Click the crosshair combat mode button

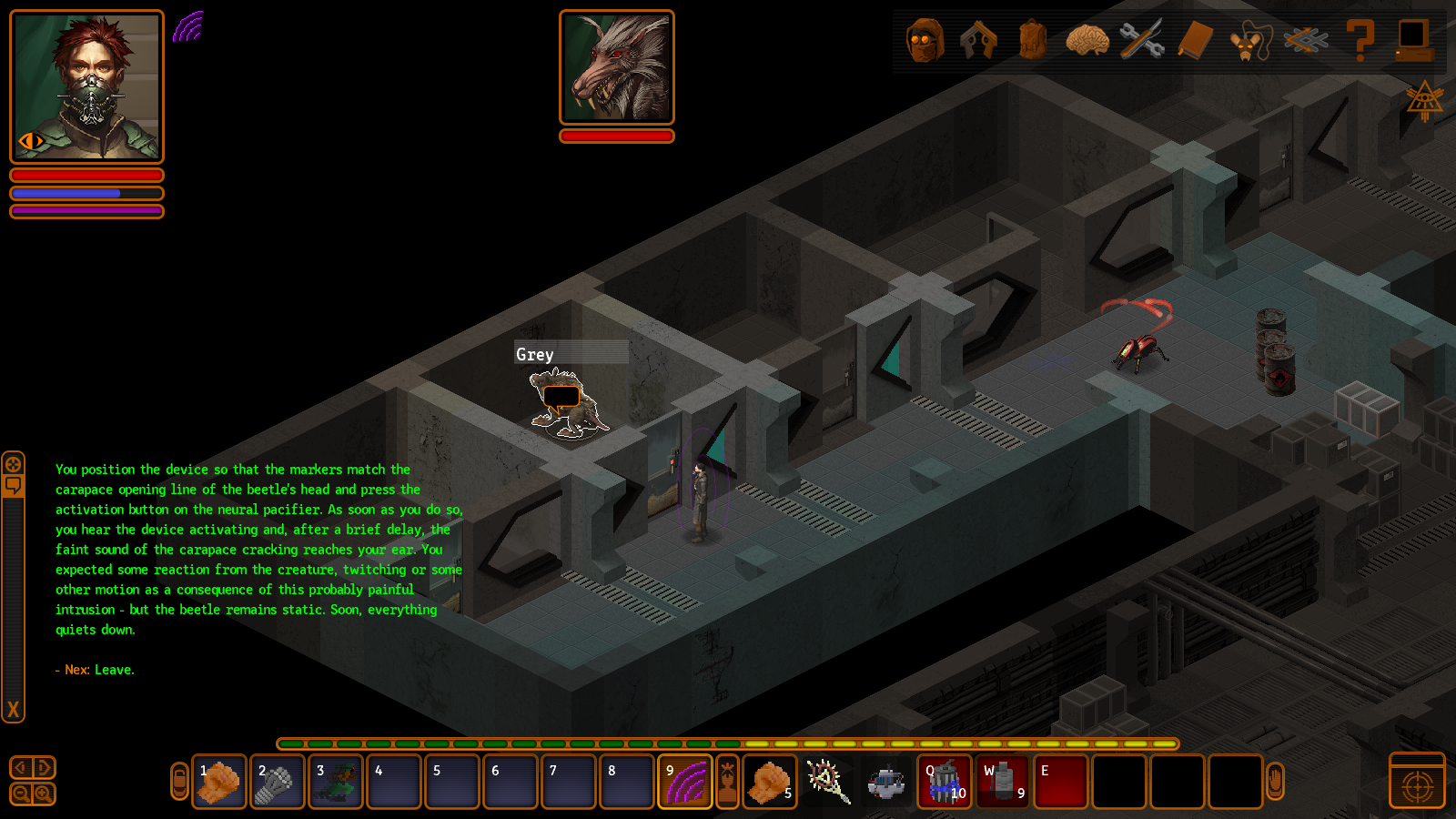[x=1417, y=784]
